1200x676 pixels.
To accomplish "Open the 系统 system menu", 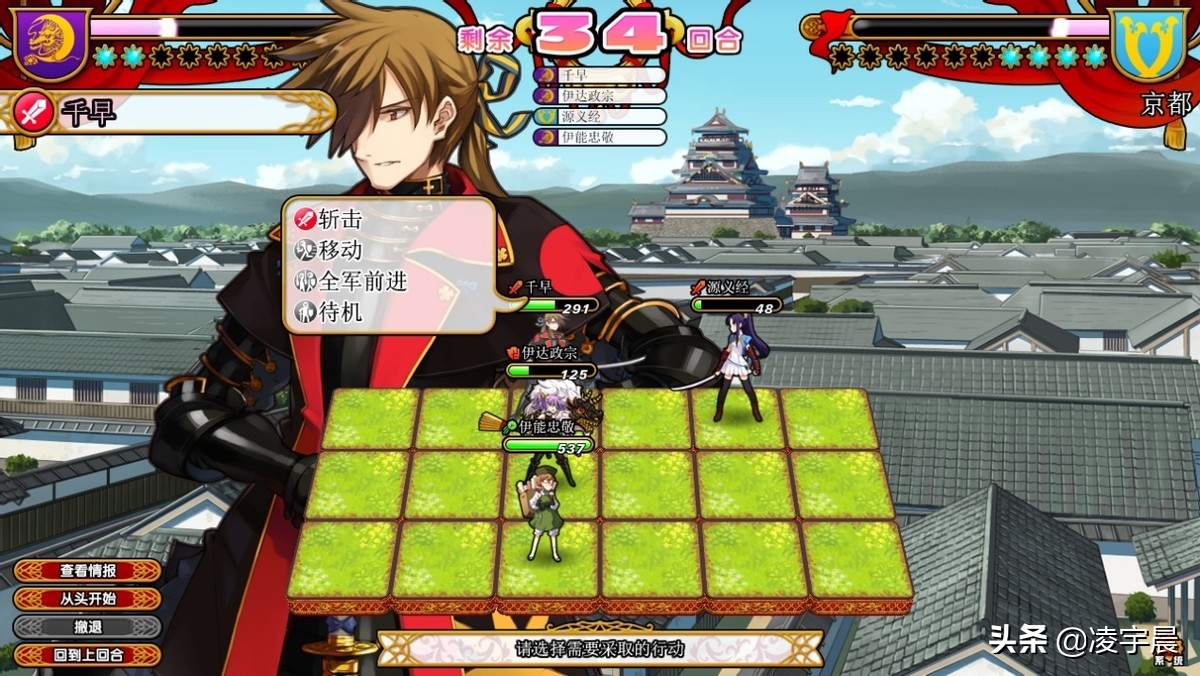I will [x=1167, y=658].
